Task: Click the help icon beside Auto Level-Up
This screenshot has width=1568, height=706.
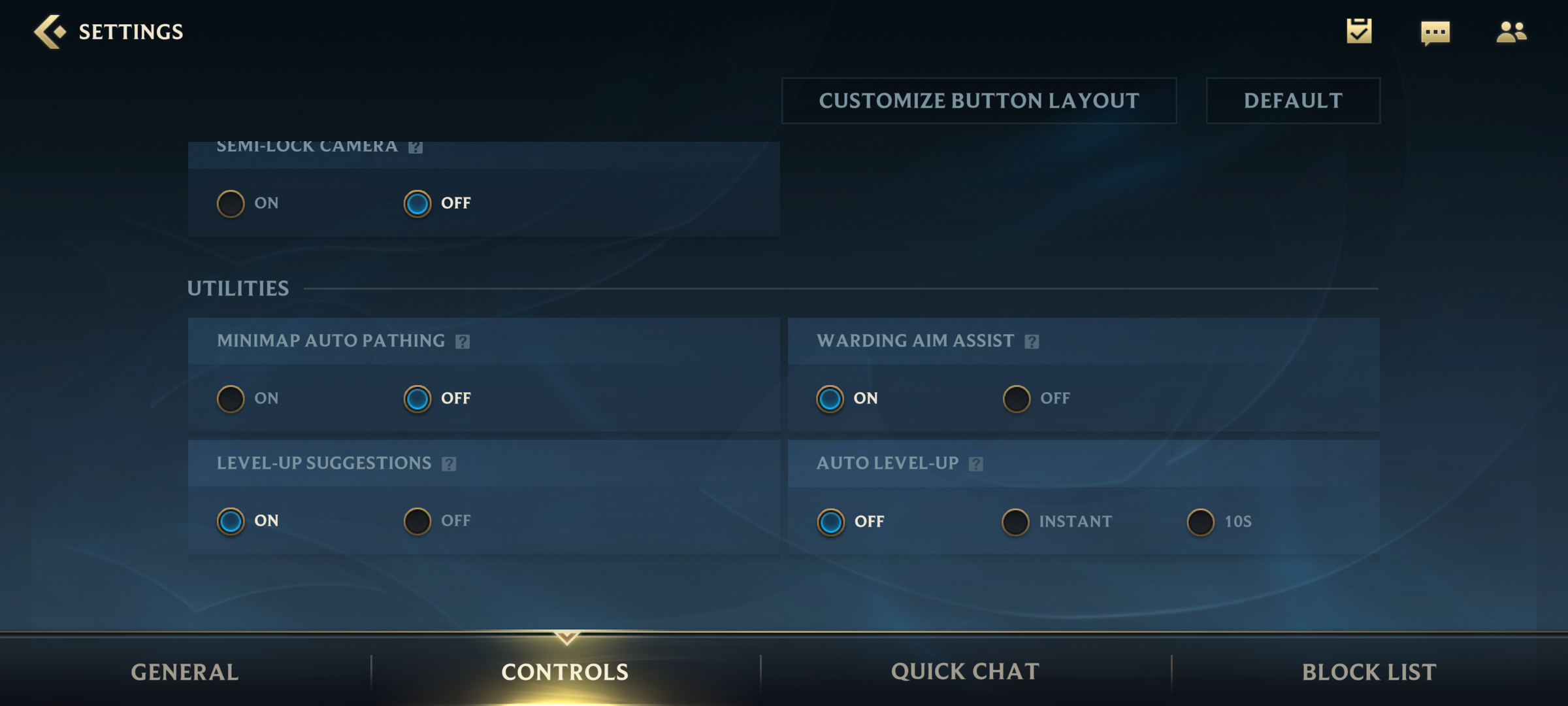Action: pos(977,463)
